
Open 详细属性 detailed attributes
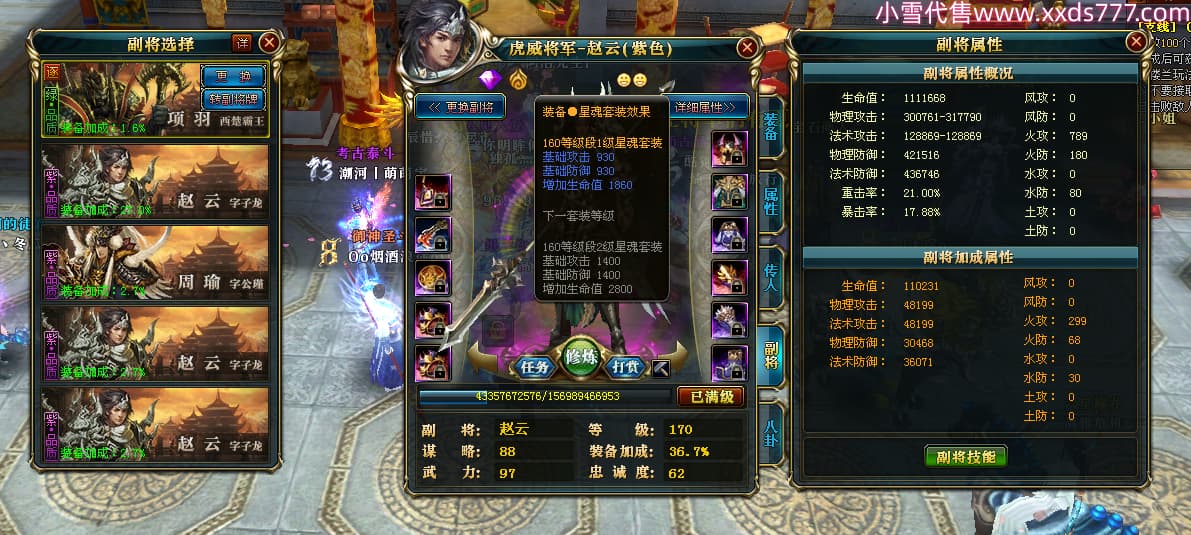coord(709,107)
